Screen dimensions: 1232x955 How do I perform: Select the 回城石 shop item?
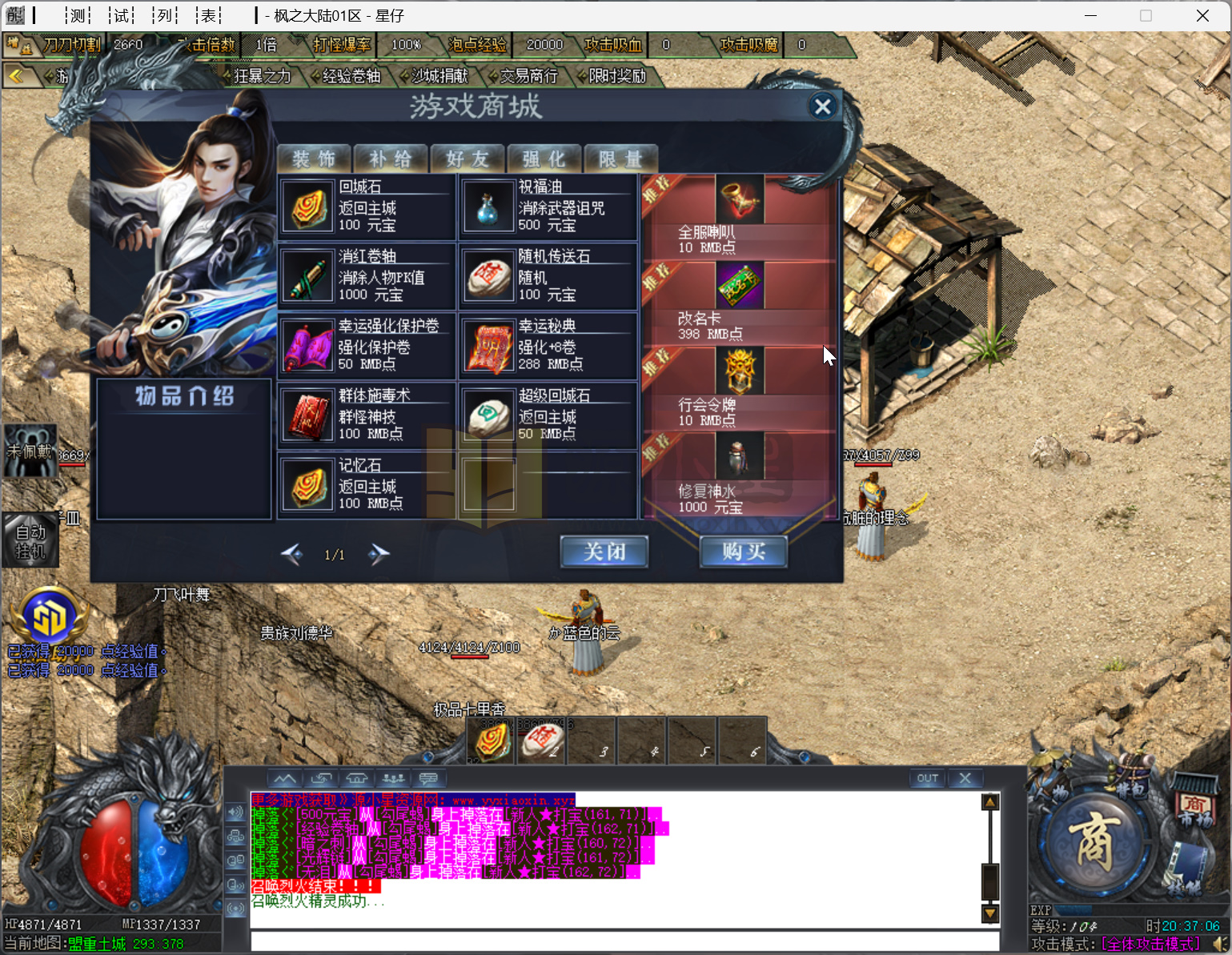308,207
